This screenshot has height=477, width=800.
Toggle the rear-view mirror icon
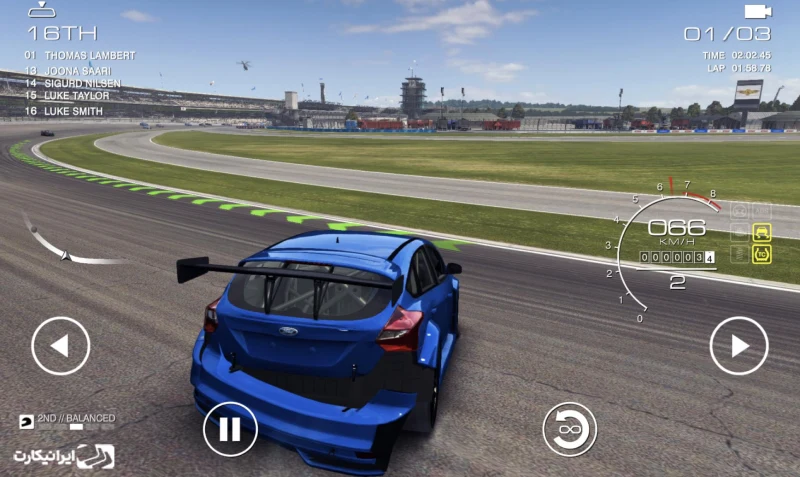tap(41, 10)
